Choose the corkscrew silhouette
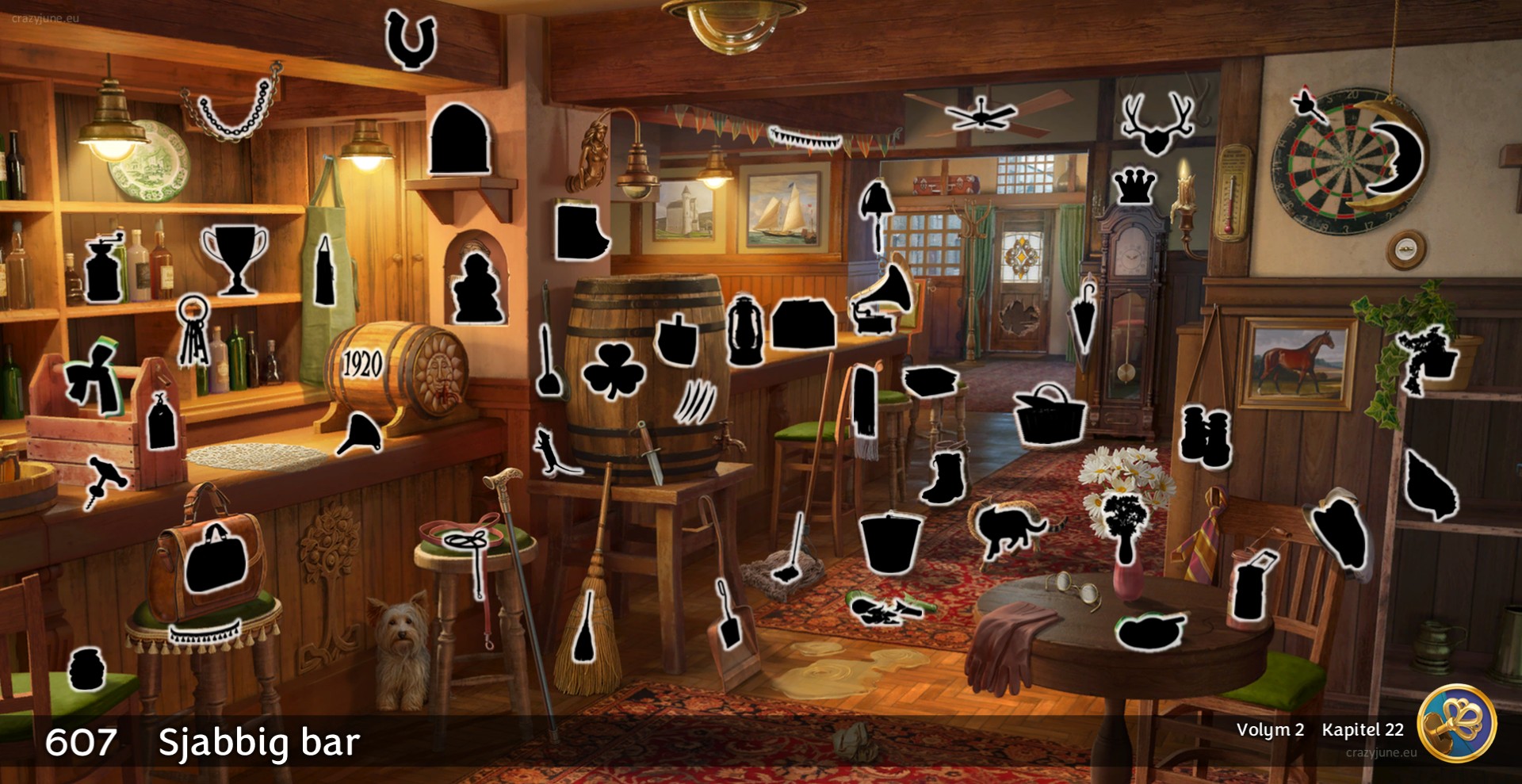 pyautogui.click(x=105, y=479)
